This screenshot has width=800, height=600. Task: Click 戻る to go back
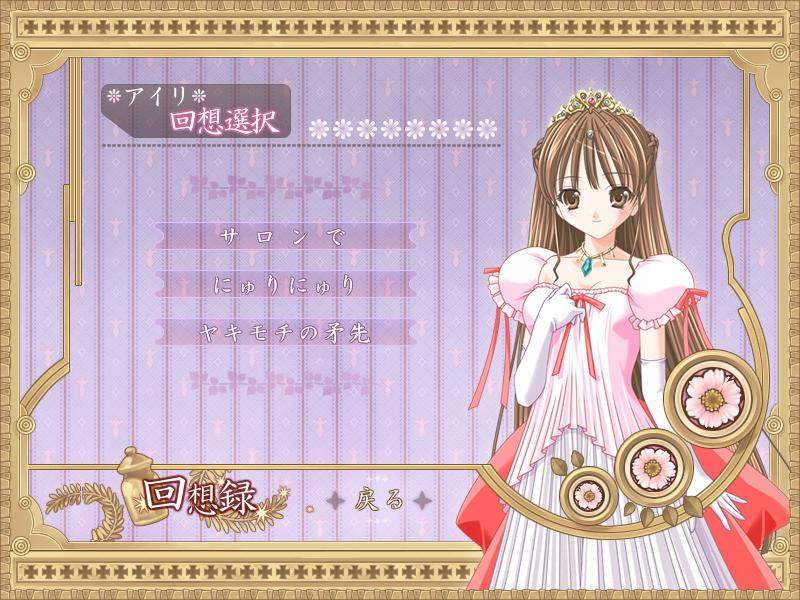(379, 500)
